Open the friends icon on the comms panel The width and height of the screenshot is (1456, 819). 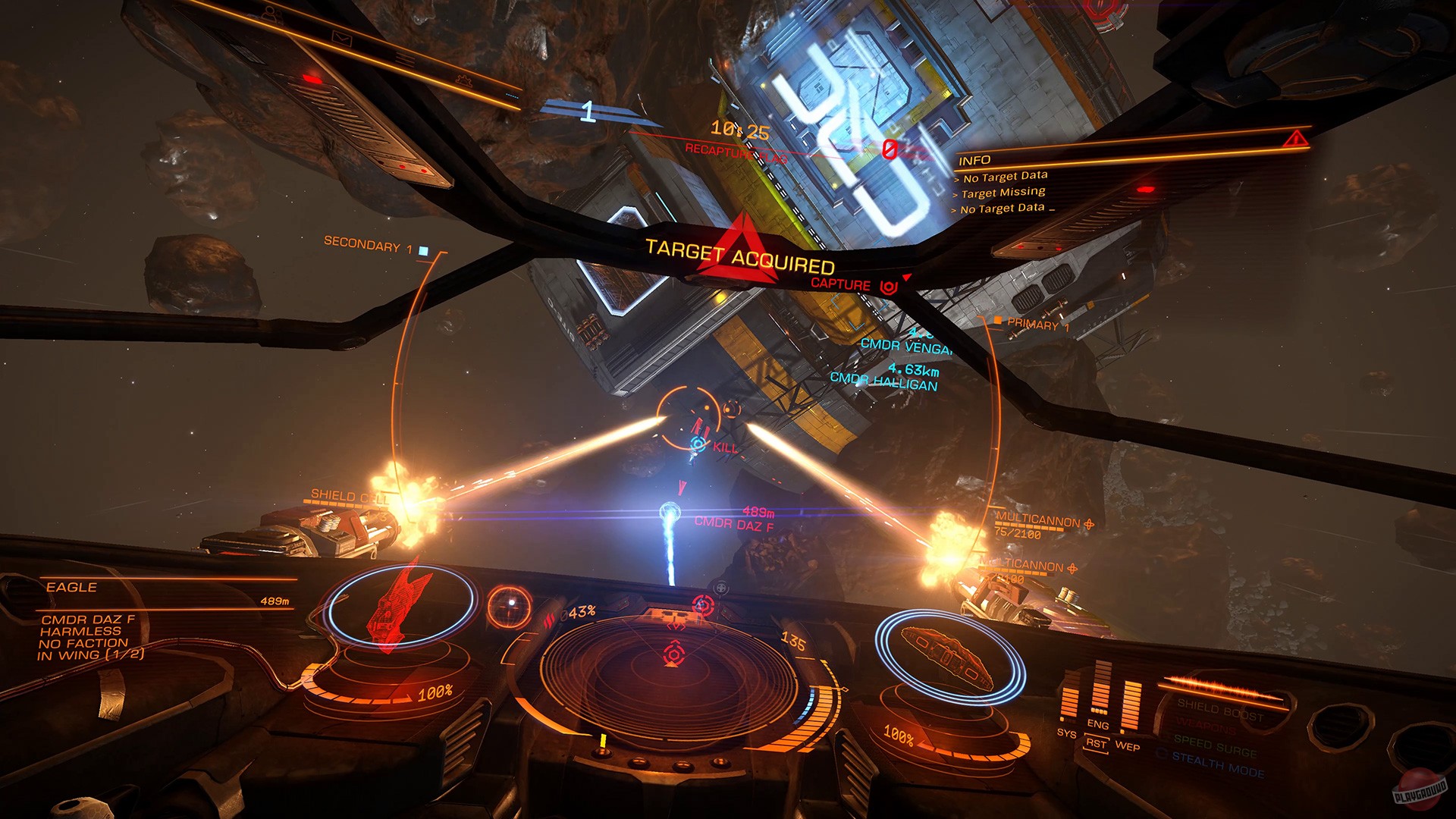coord(271,14)
